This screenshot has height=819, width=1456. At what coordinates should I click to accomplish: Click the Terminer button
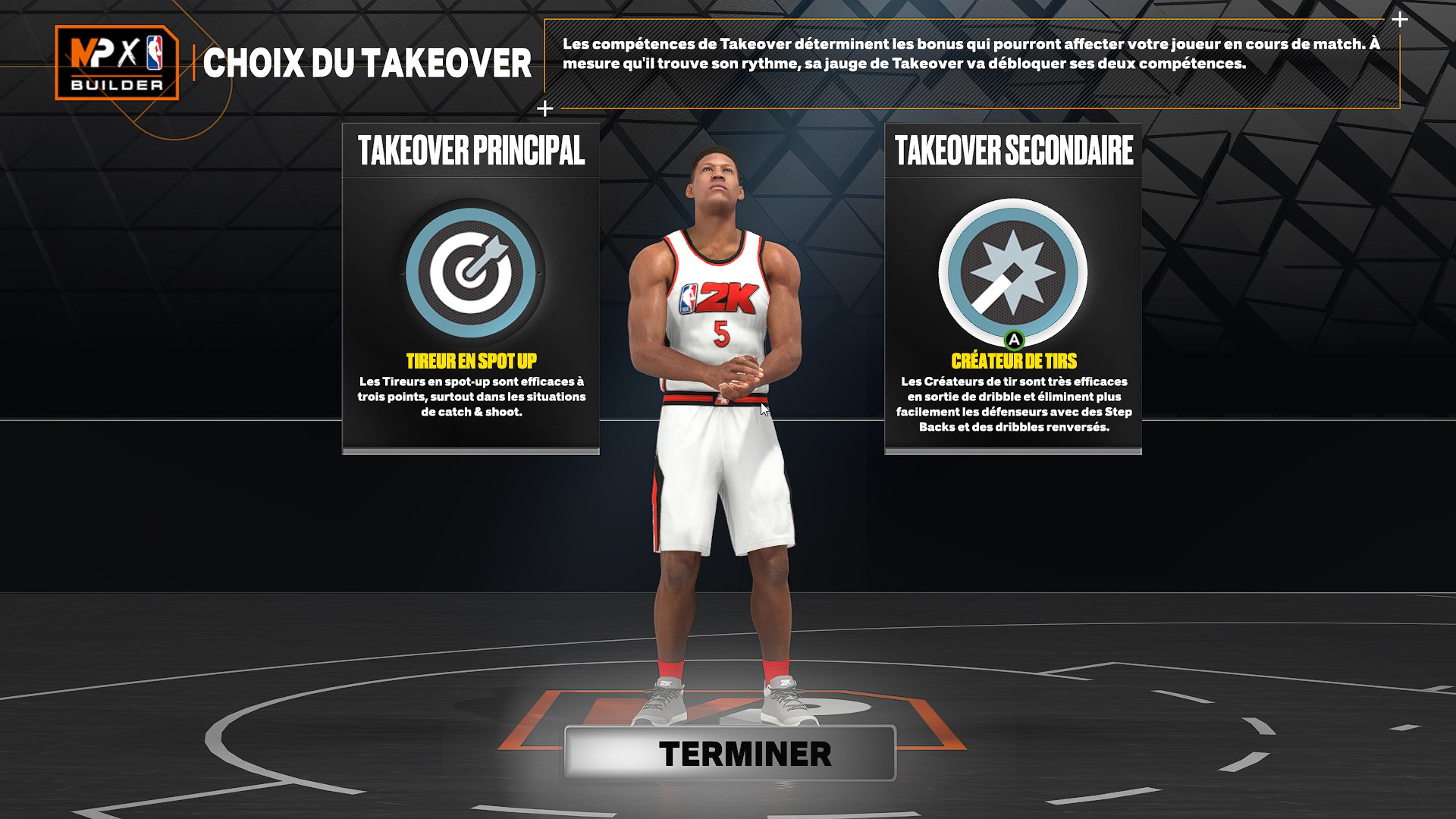point(730,753)
